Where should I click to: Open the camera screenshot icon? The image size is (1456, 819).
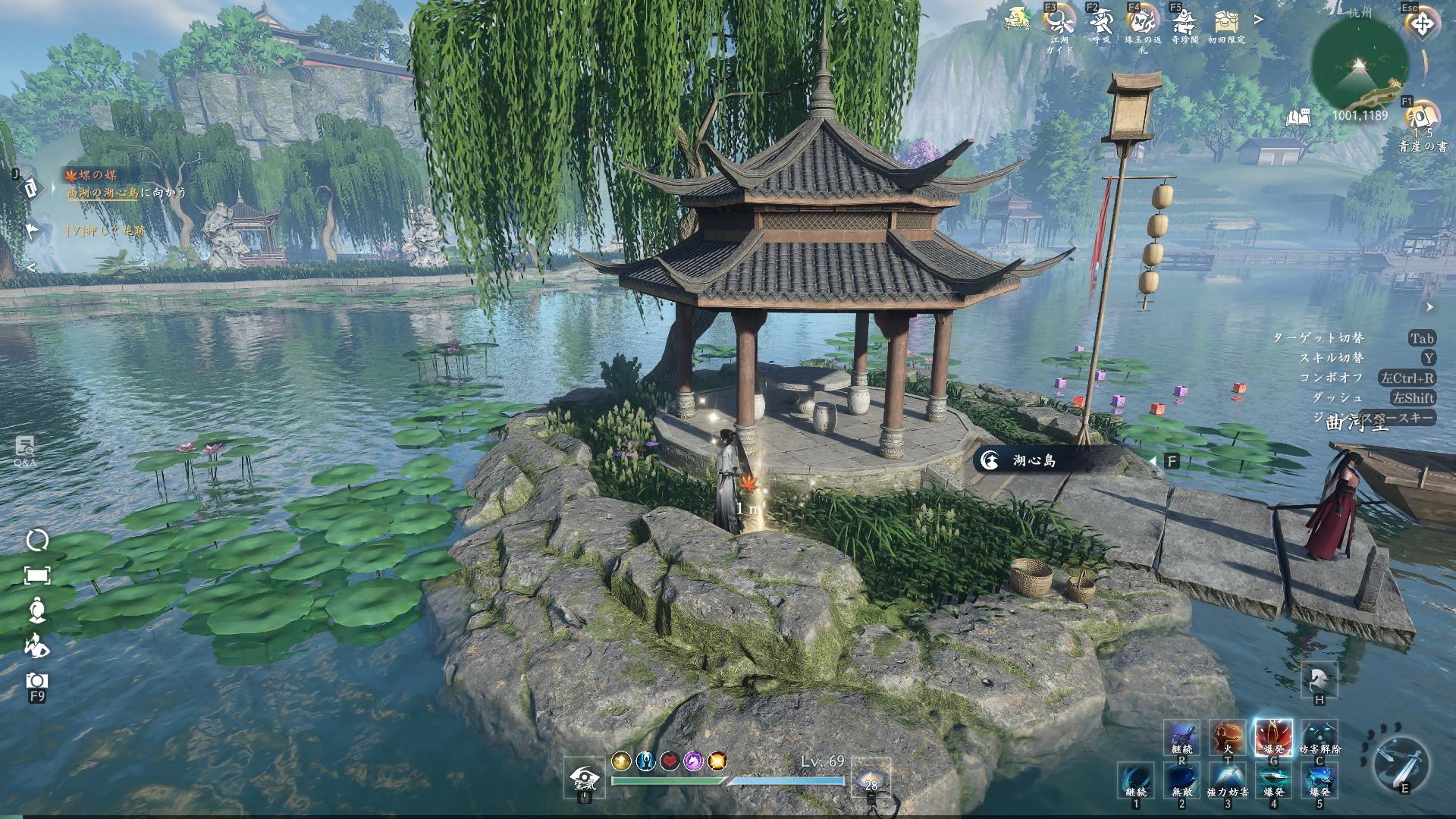36,680
